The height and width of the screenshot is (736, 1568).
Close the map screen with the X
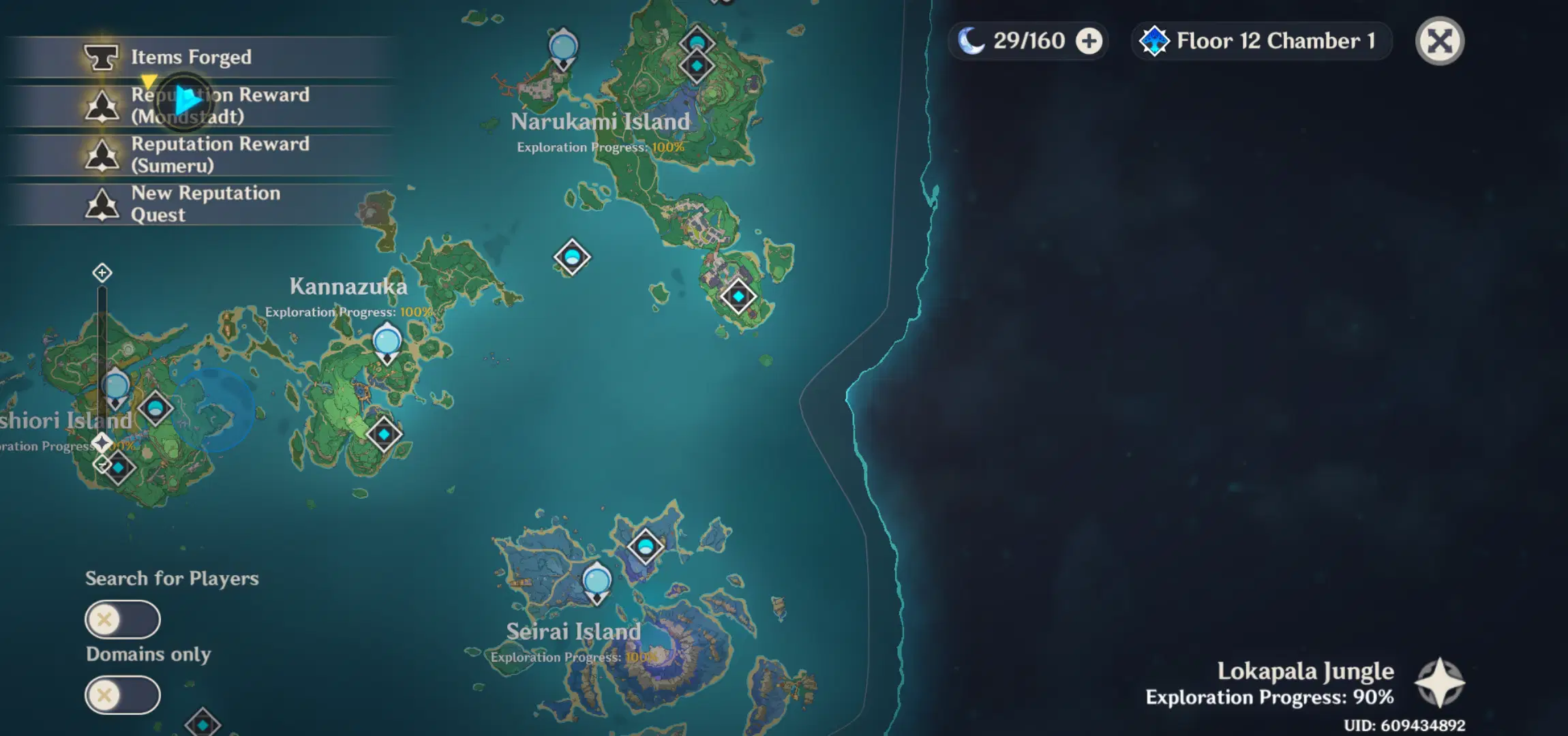pyautogui.click(x=1439, y=41)
